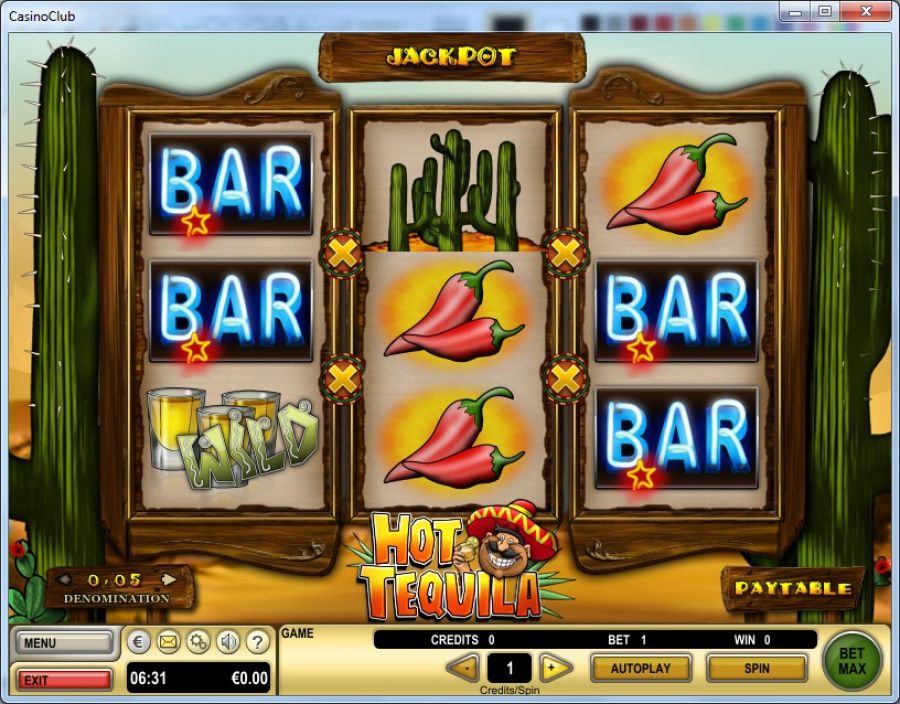
Task: Start AUTOPLAY mode
Action: [641, 667]
